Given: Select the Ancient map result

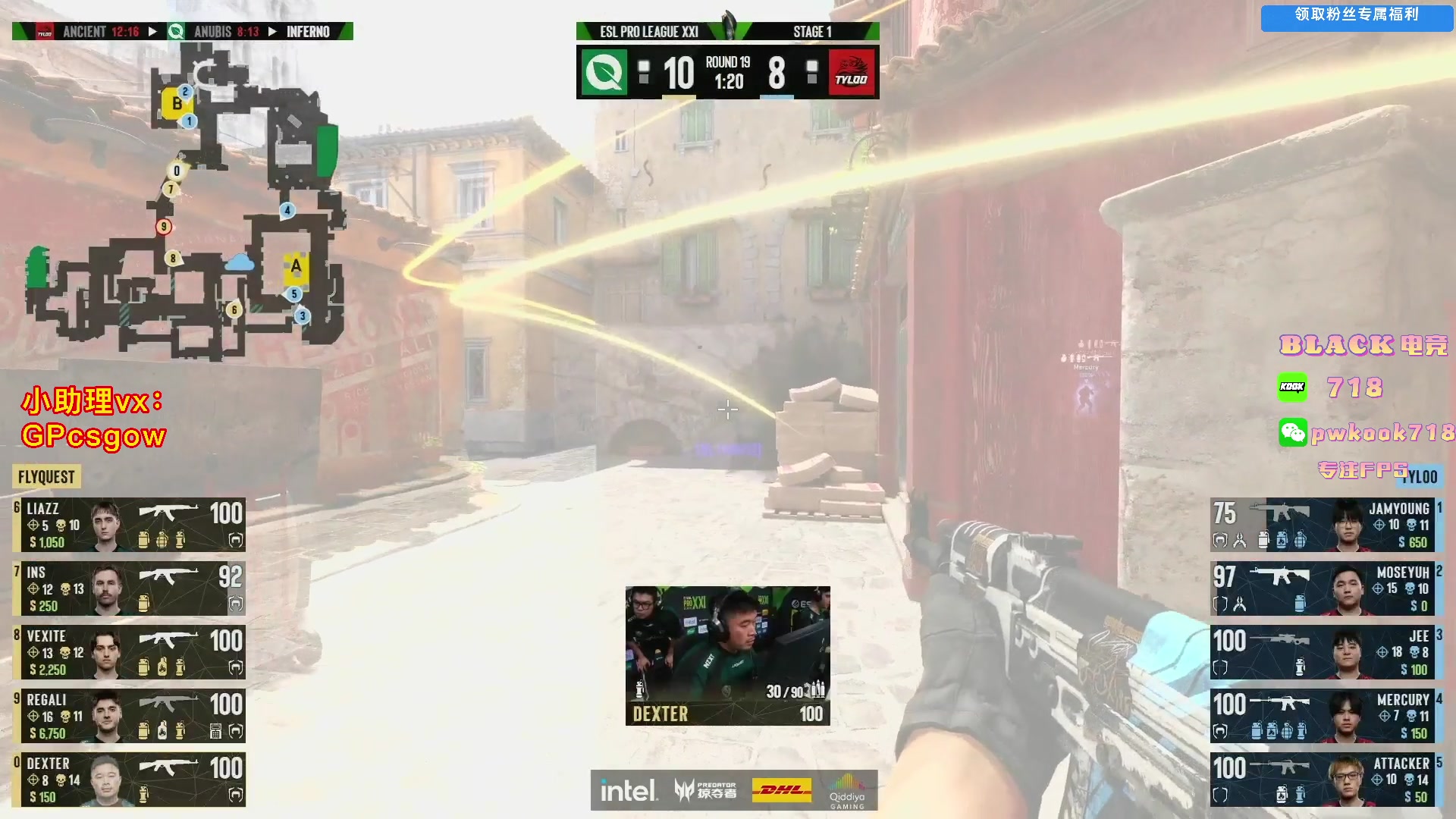Looking at the screenshot, I should point(85,32).
